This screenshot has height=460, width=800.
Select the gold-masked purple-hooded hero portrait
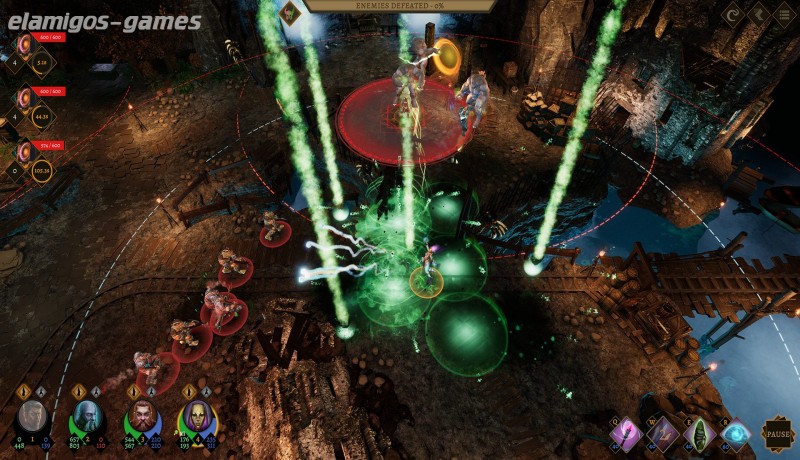click(x=196, y=418)
